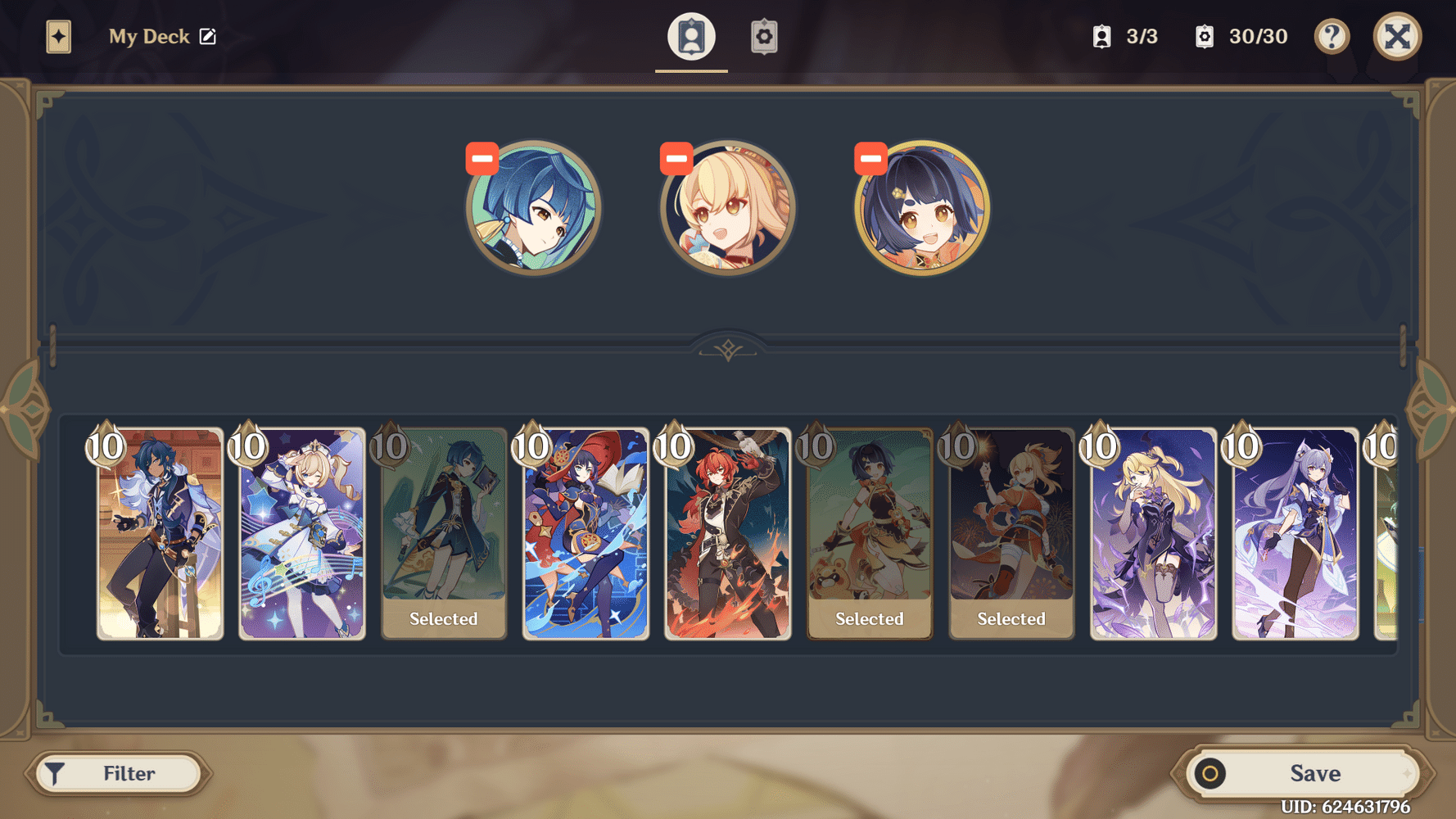Switch to the Action Cards tab
This screenshot has width=1456, height=819.
(x=763, y=36)
